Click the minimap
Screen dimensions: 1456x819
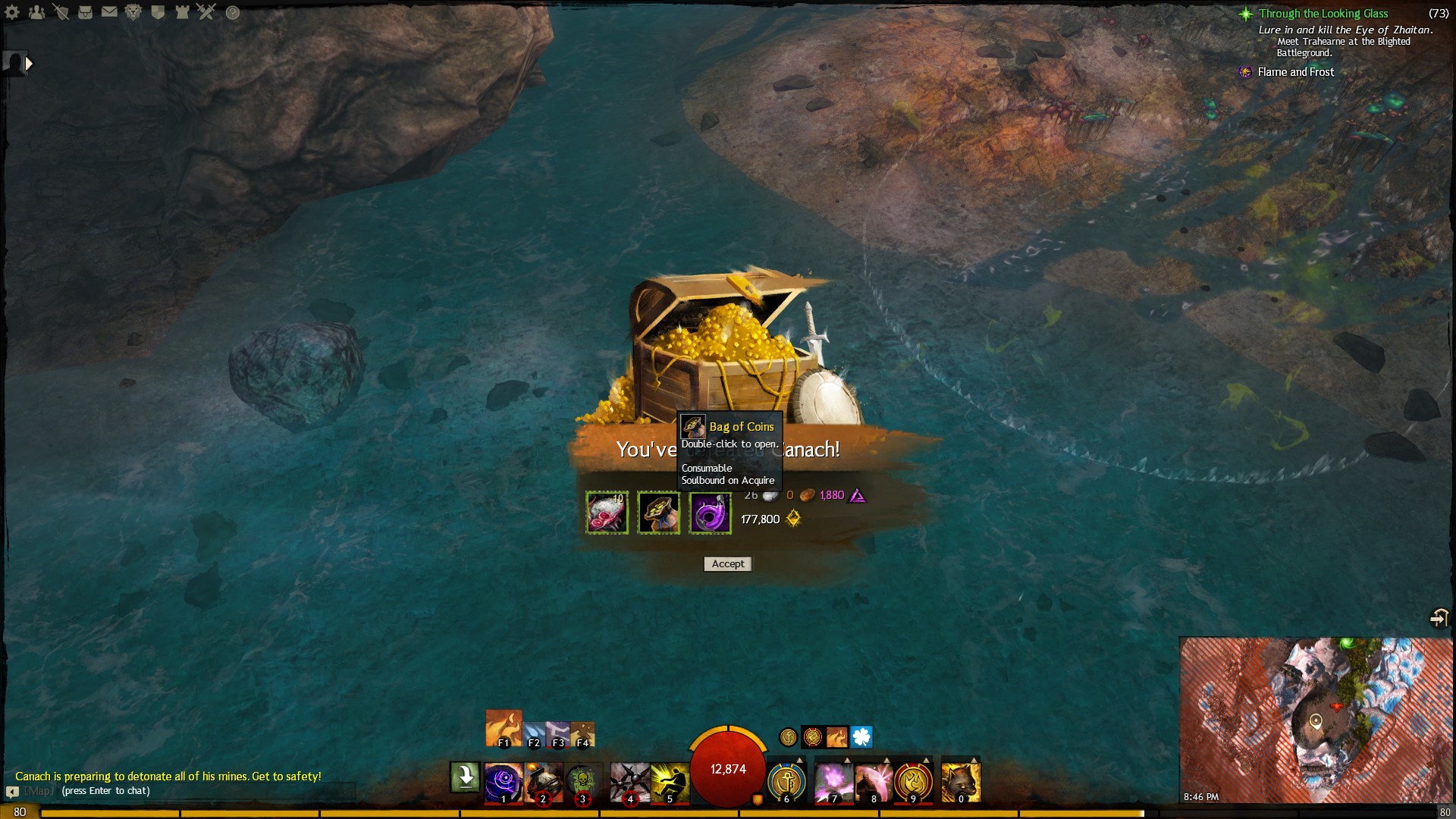[1316, 719]
